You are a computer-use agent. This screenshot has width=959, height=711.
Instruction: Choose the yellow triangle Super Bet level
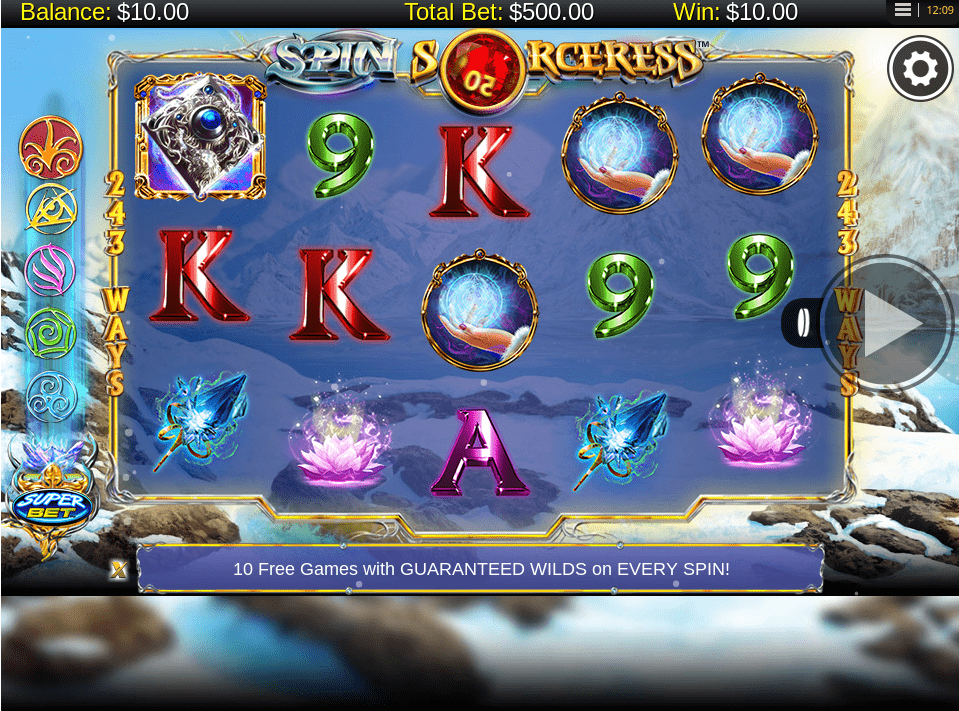point(51,208)
